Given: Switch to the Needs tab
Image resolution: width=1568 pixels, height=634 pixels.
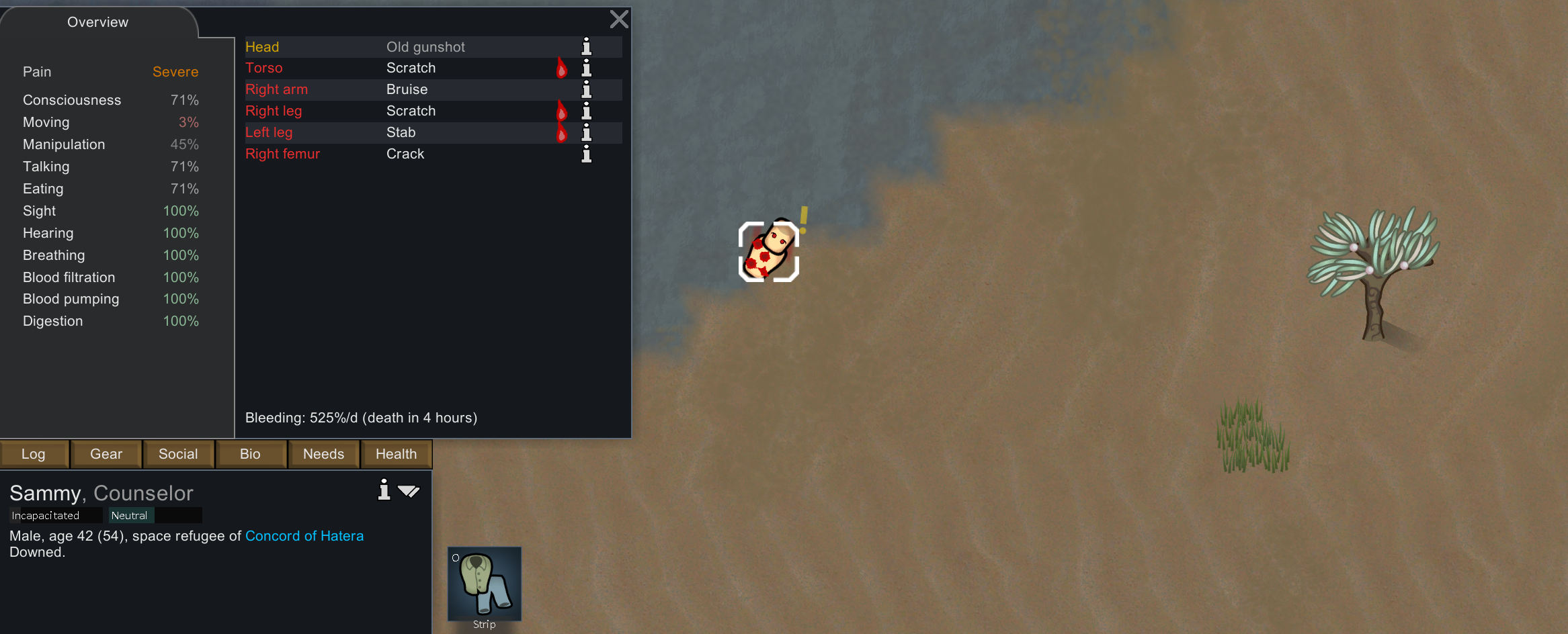Looking at the screenshot, I should [x=323, y=454].
